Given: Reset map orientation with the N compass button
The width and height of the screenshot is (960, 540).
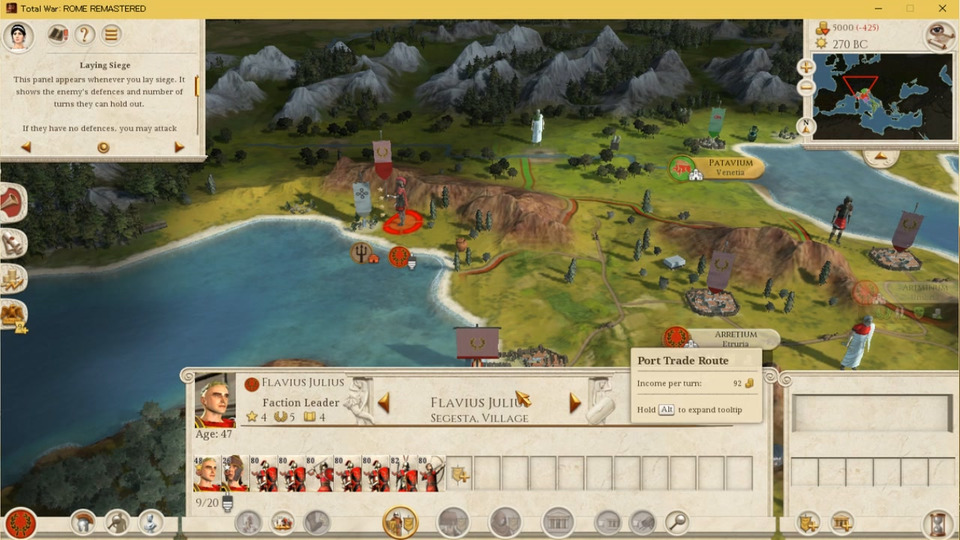Looking at the screenshot, I should (806, 127).
